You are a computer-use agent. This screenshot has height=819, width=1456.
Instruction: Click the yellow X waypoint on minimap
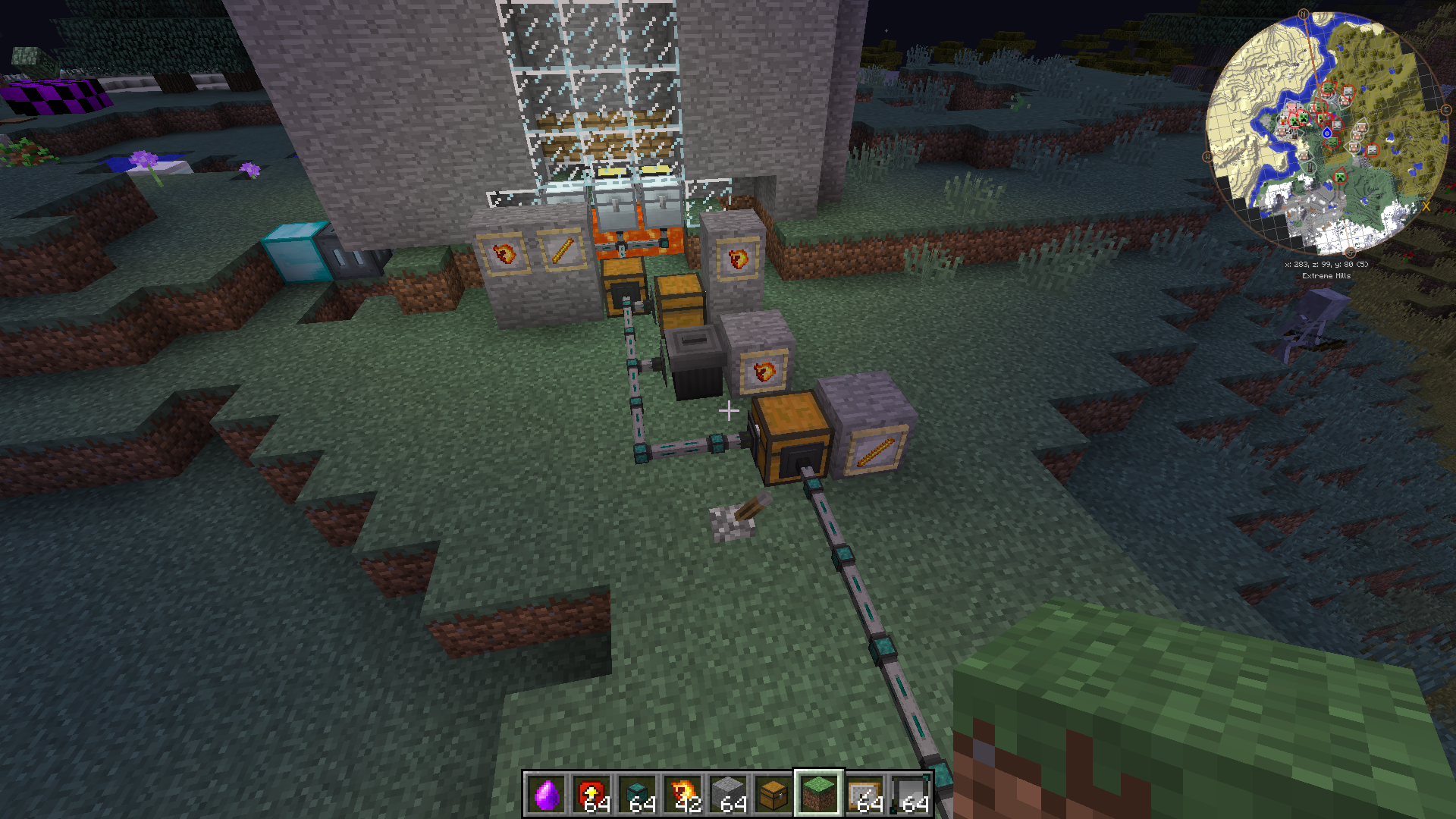[x=1426, y=206]
